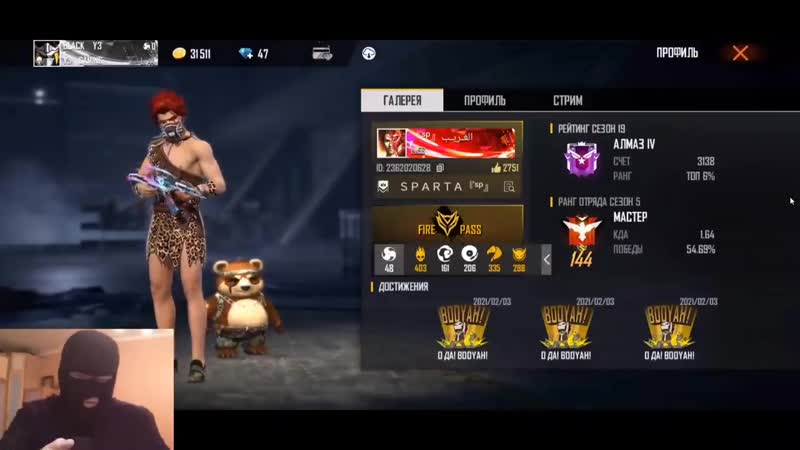Copy the player ID number
The height and width of the screenshot is (450, 800).
pos(440,168)
